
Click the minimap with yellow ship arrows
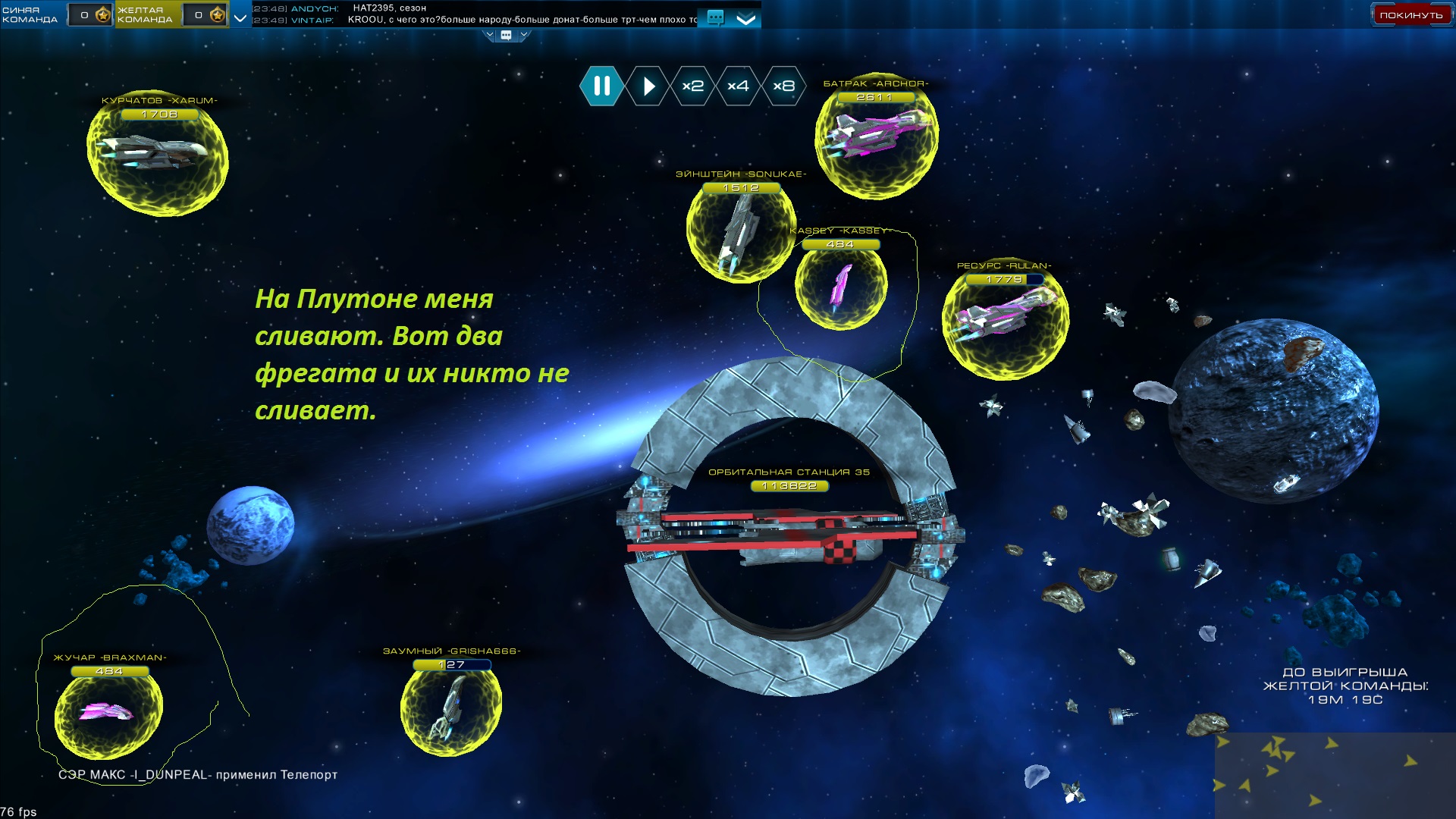1335,775
